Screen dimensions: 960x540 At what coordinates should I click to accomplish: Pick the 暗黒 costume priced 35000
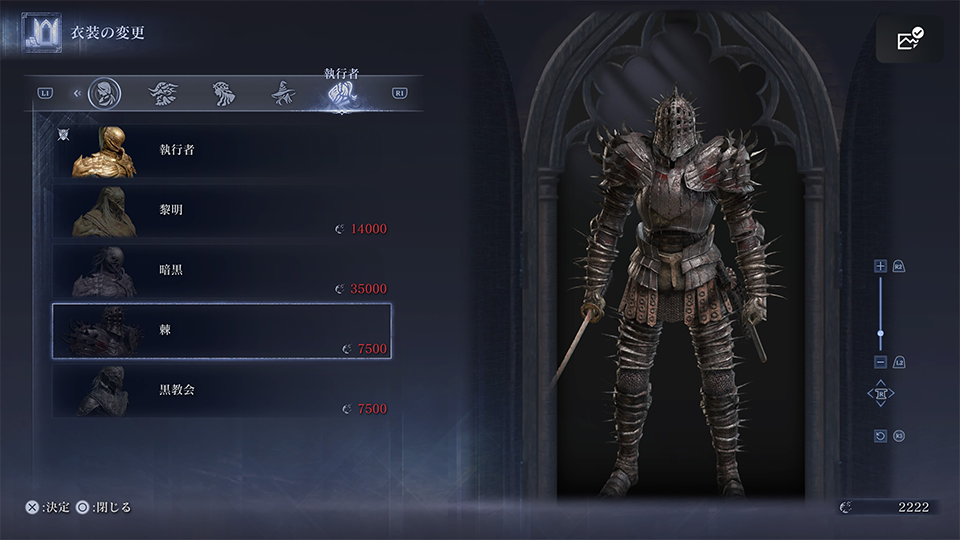tap(220, 271)
